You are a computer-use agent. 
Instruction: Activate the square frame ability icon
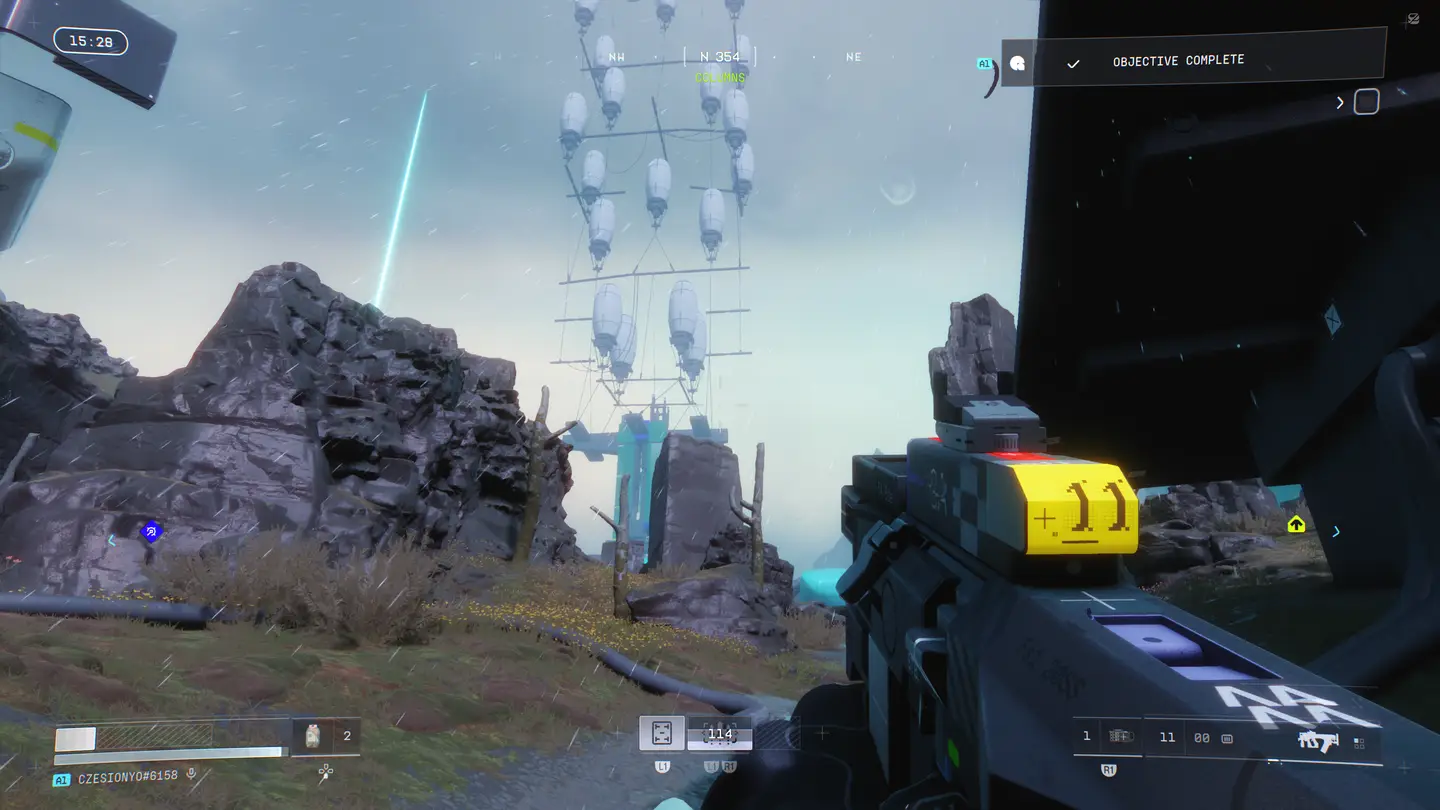(661, 734)
